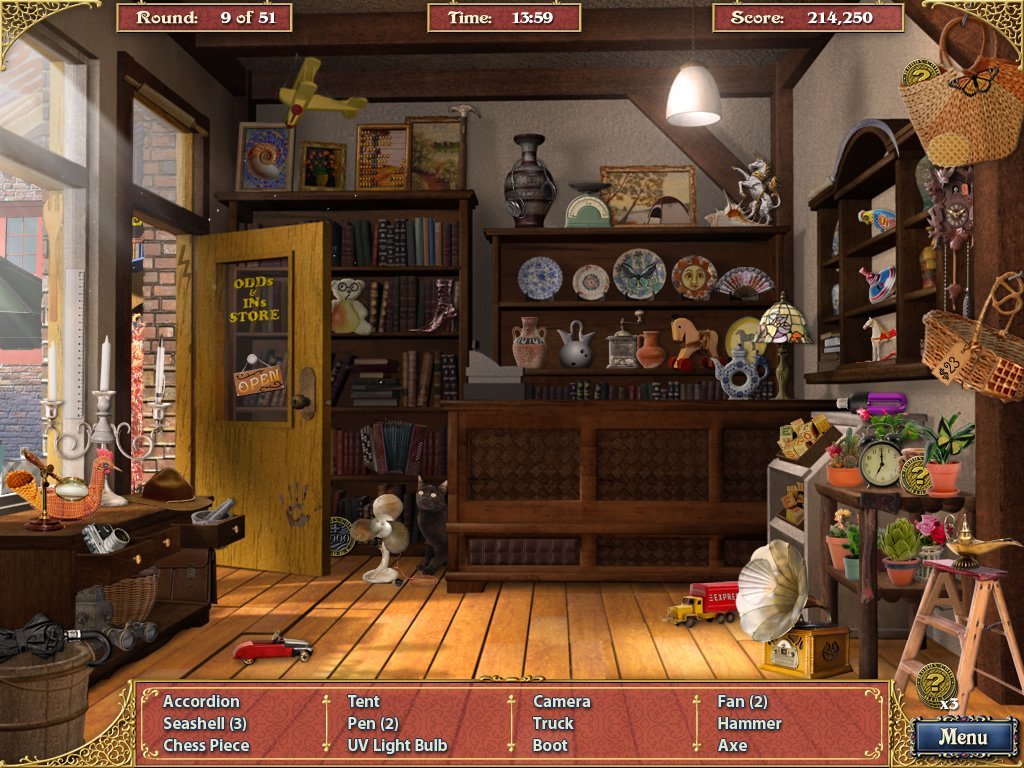Image resolution: width=1024 pixels, height=768 pixels.
Task: Use the question mark hint coin
Action: [936, 683]
